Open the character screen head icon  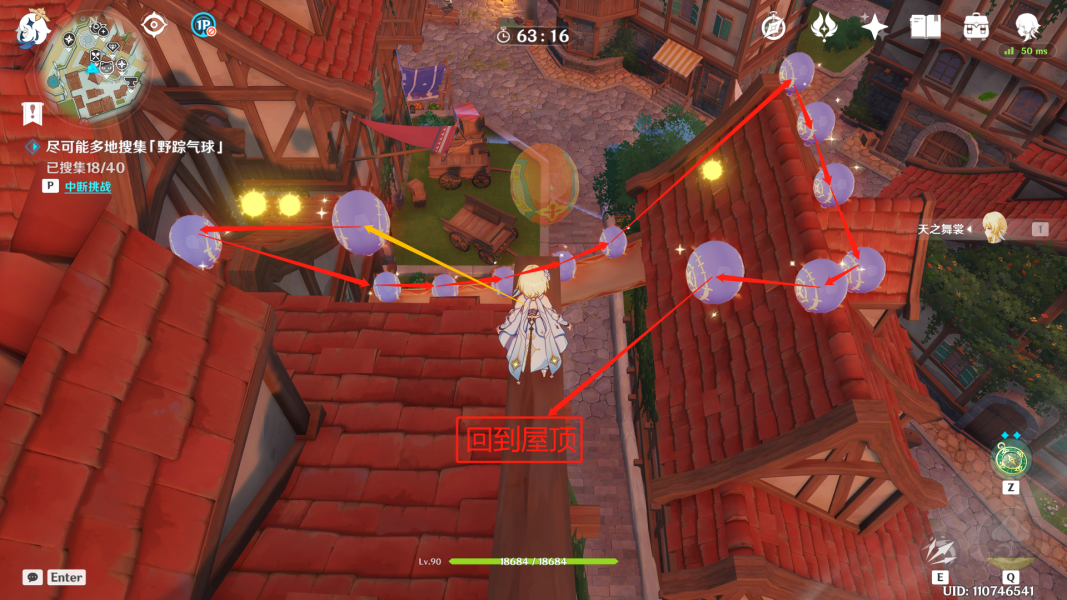point(1027,26)
